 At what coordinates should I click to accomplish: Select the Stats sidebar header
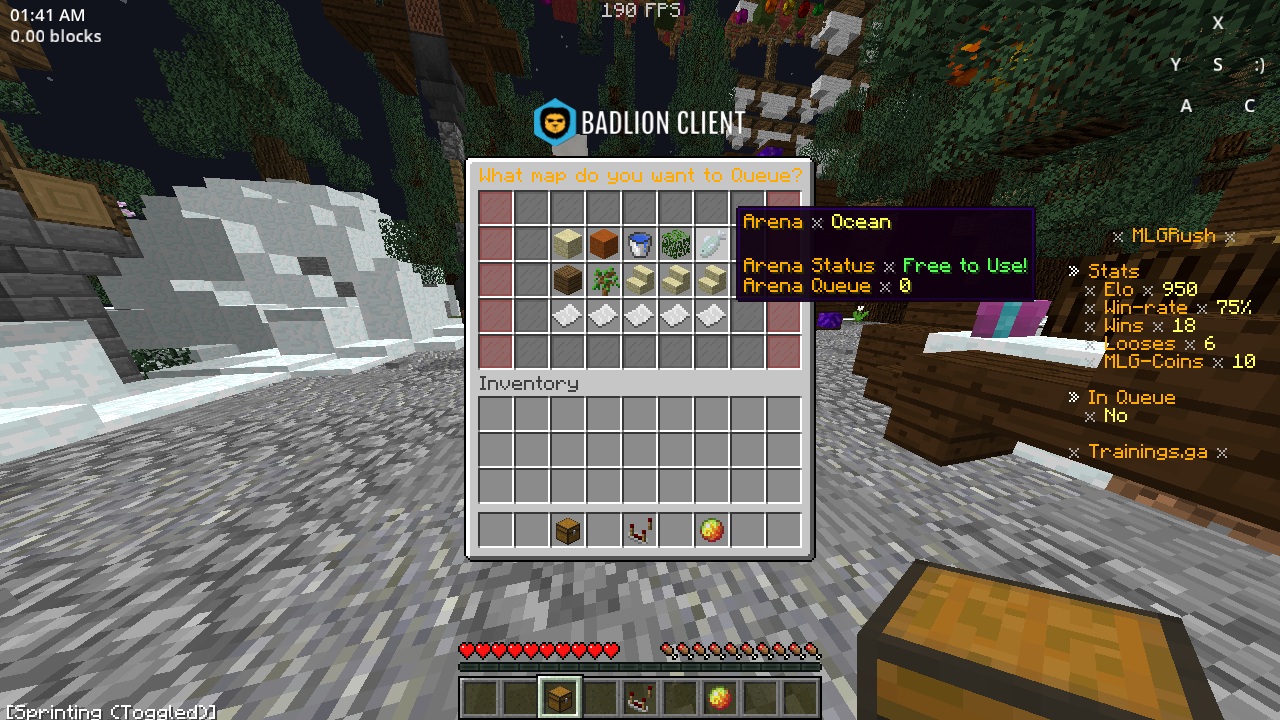coord(1112,270)
